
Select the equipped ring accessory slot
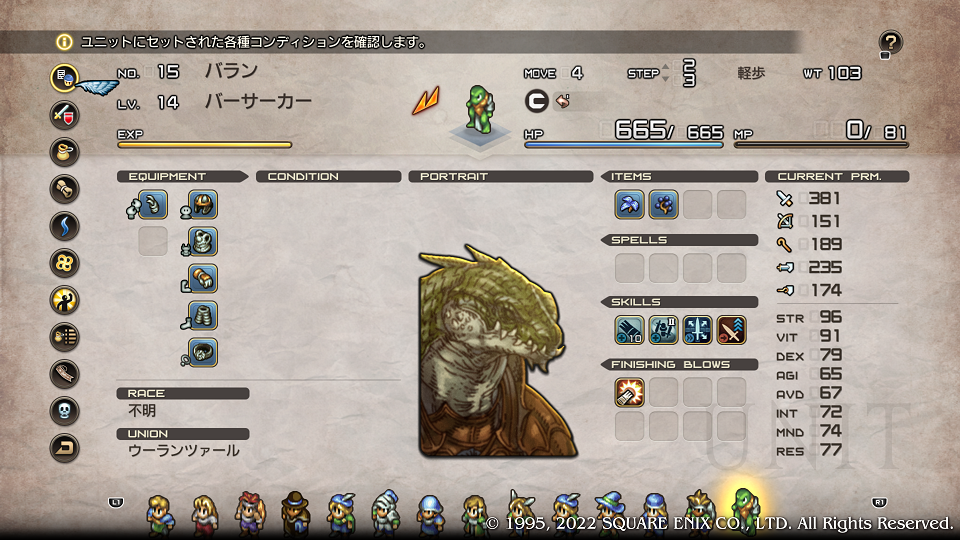(x=203, y=352)
